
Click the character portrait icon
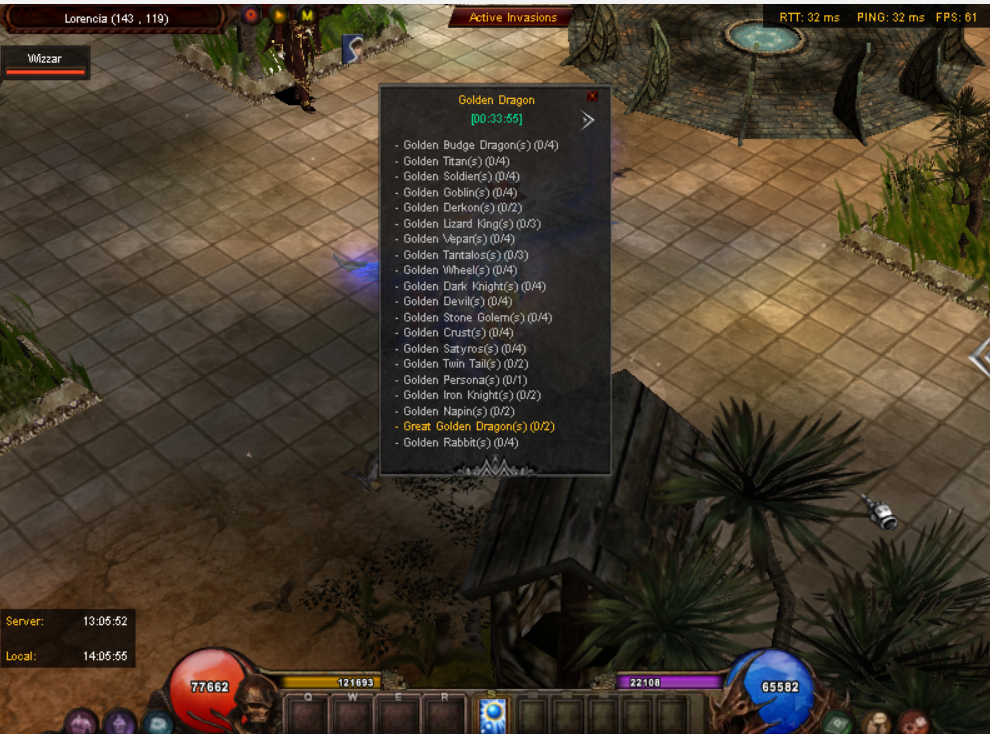coord(352,47)
